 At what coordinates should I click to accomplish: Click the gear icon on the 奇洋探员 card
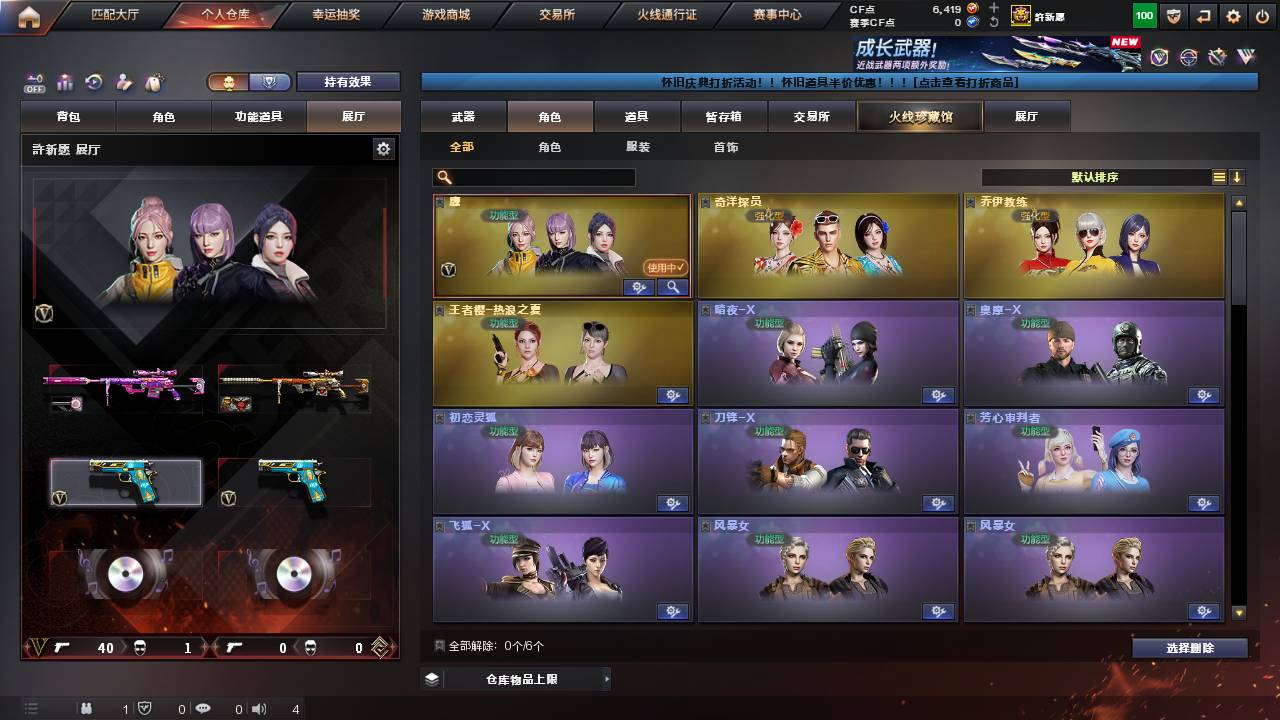pyautogui.click(x=938, y=287)
